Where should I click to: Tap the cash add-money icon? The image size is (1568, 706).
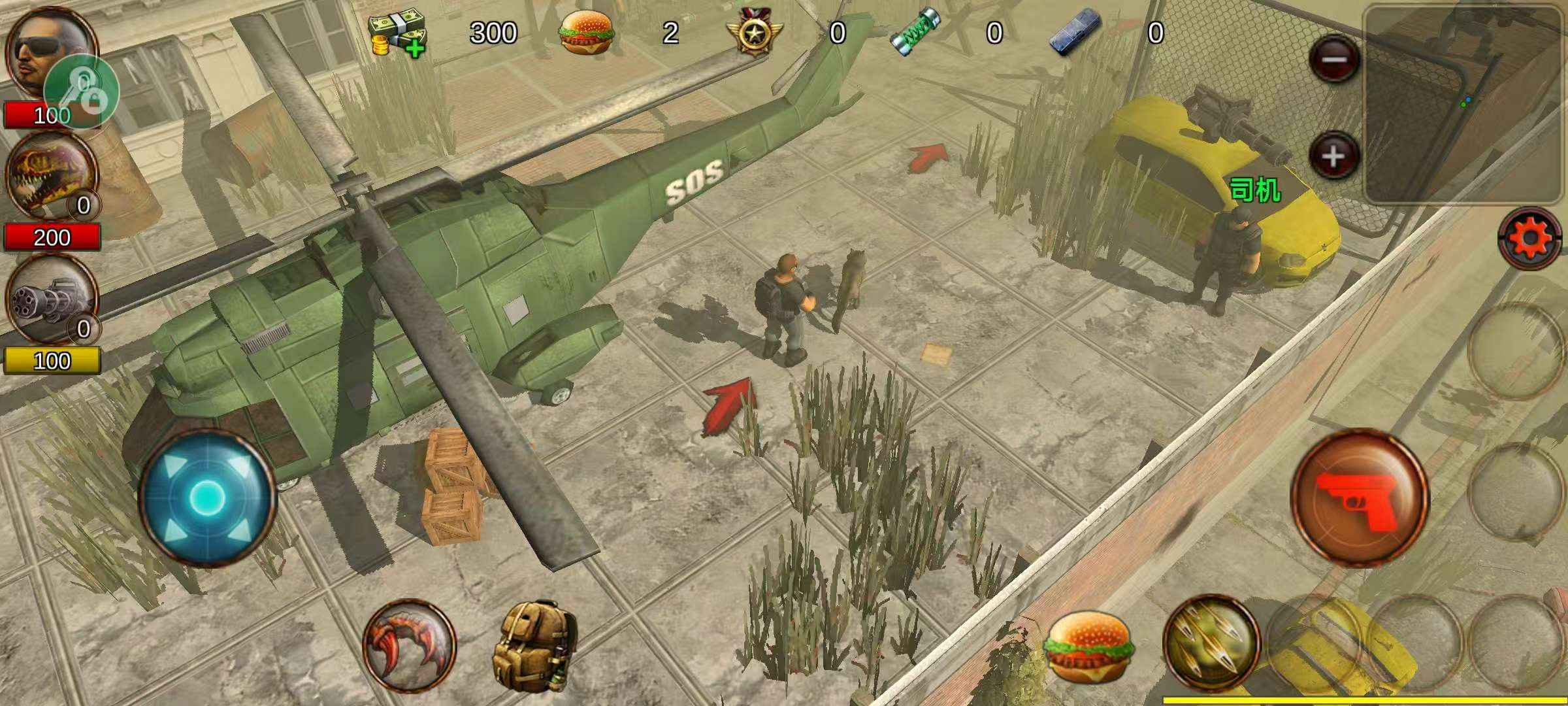pyautogui.click(x=397, y=34)
